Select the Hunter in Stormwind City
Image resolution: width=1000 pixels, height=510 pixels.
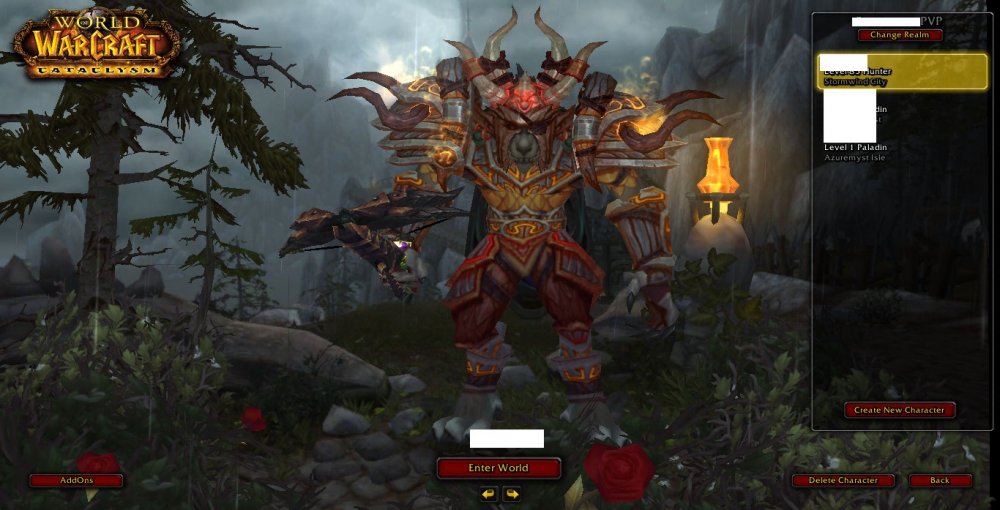[x=902, y=72]
